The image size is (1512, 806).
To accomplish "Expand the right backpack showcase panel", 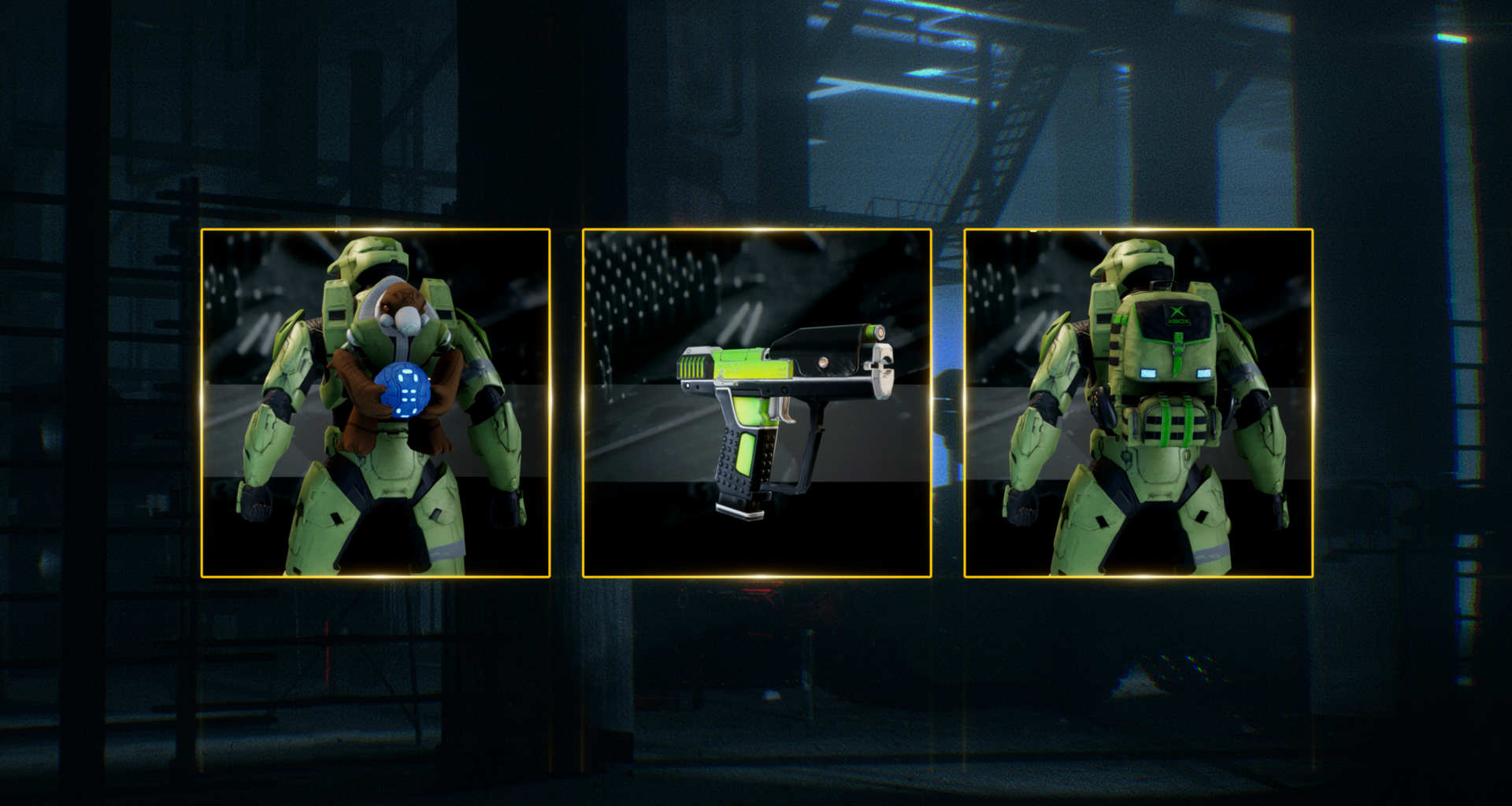I will click(1138, 403).
